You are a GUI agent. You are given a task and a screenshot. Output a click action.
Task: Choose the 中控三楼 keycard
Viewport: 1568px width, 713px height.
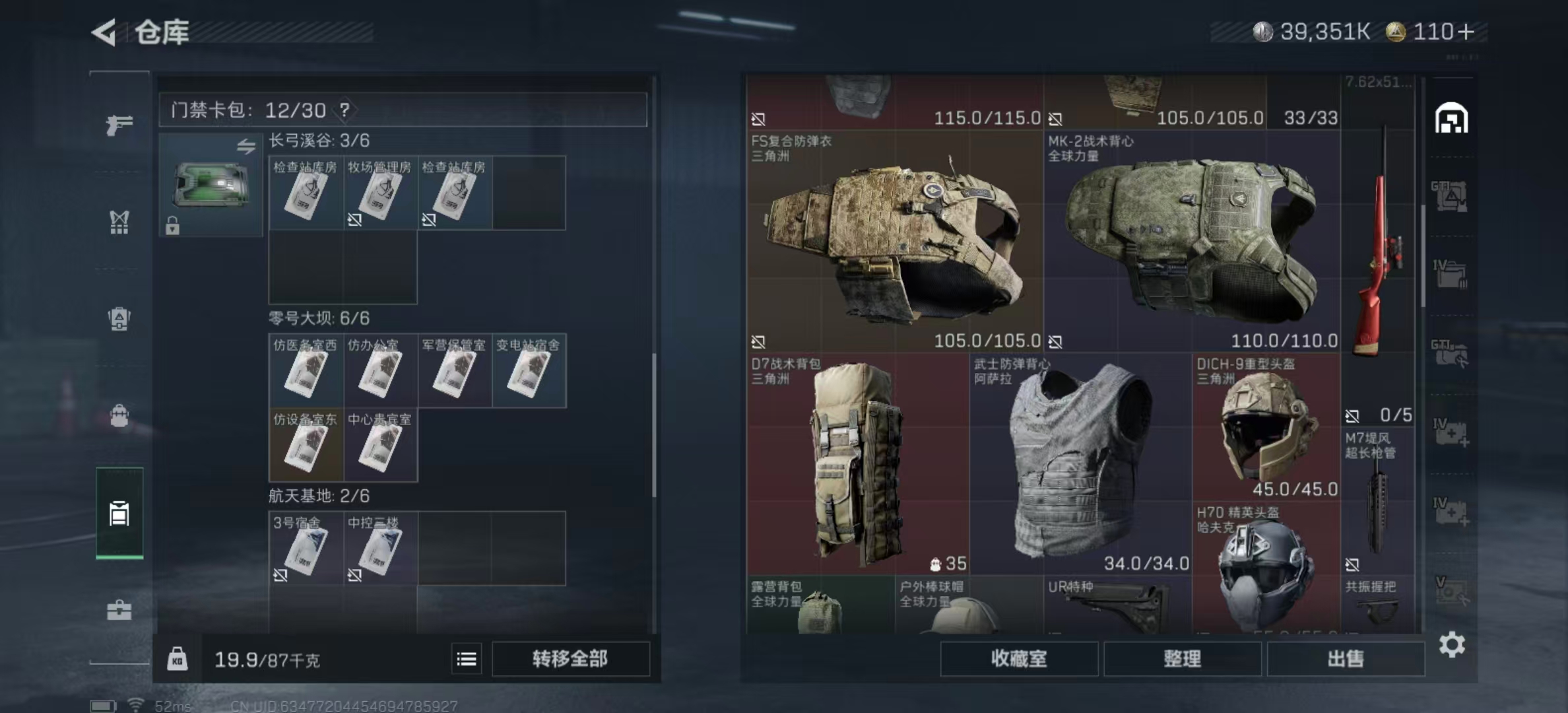(x=379, y=549)
